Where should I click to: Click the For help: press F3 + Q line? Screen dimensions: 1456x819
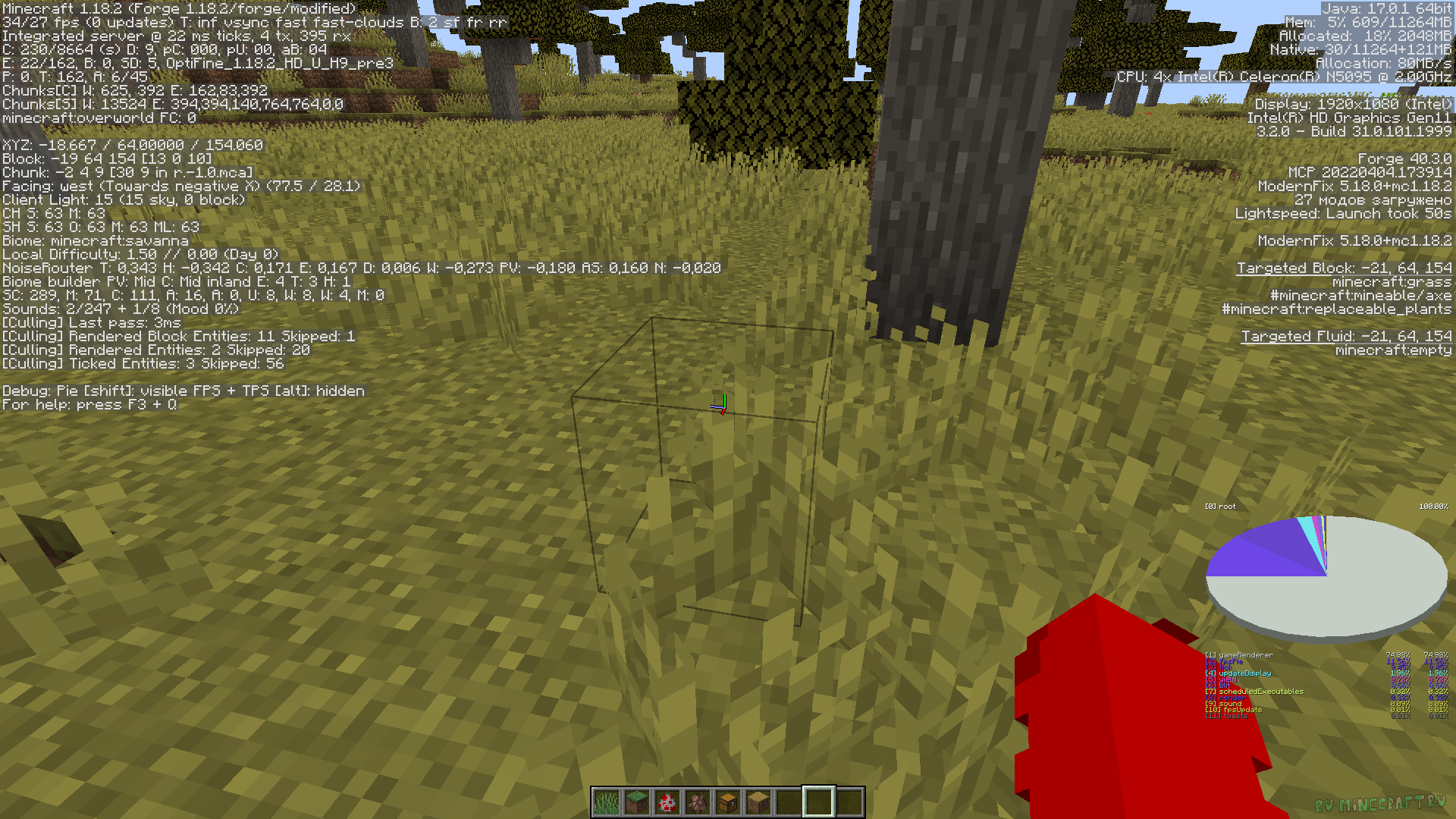tap(87, 404)
